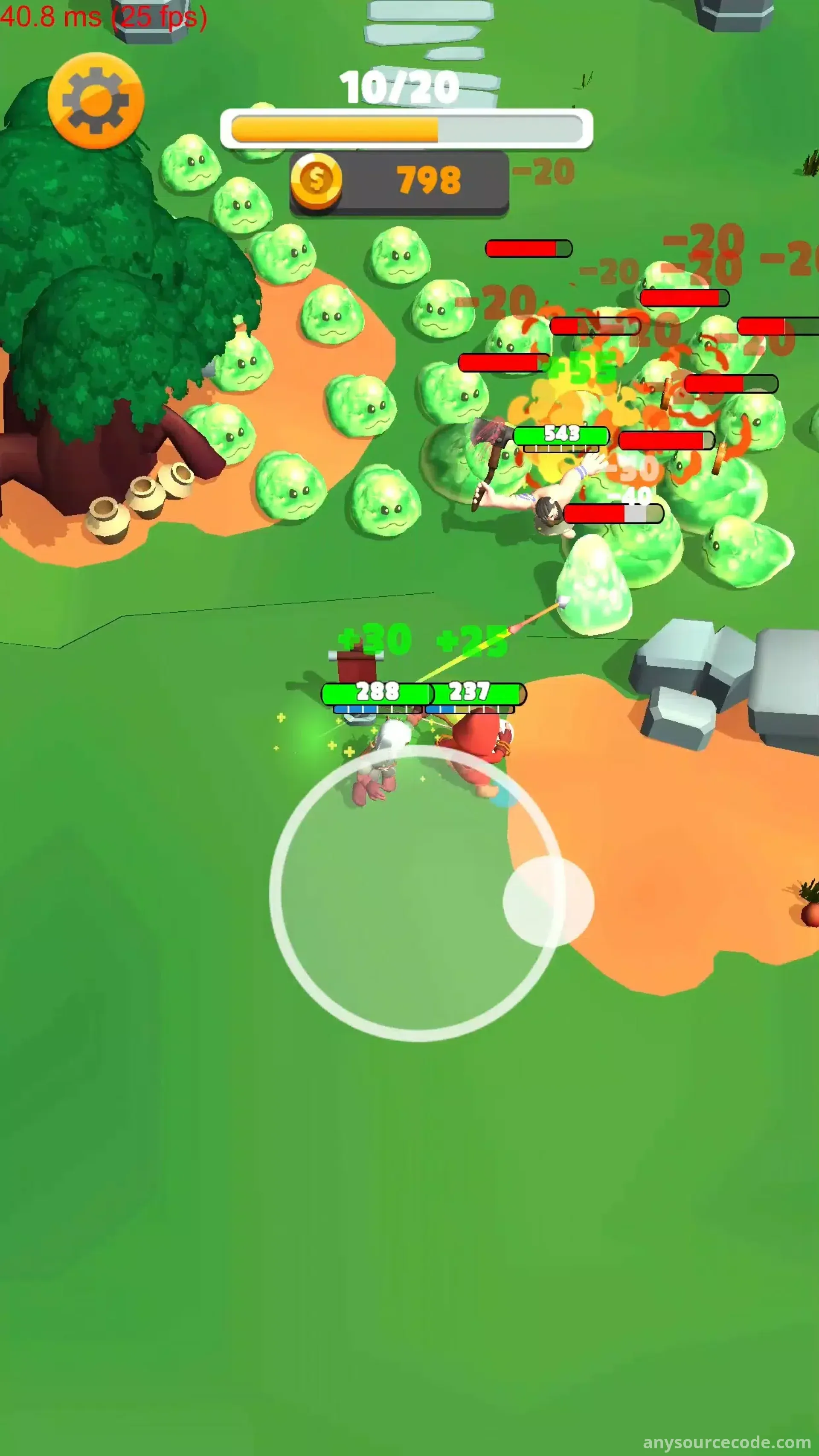The image size is (819, 1456).
Task: Open the orange gear settings button
Action: (x=96, y=101)
